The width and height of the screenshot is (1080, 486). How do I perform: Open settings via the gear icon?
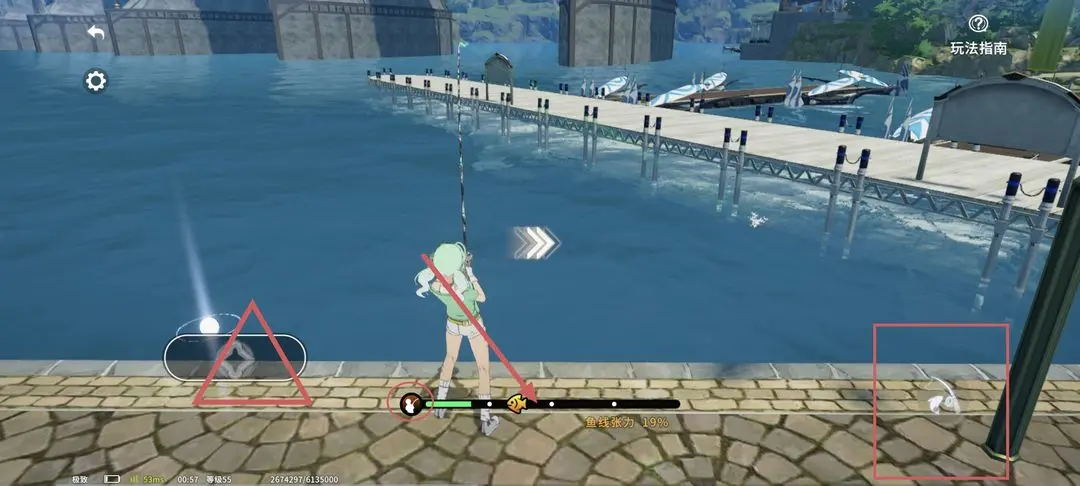[96, 81]
